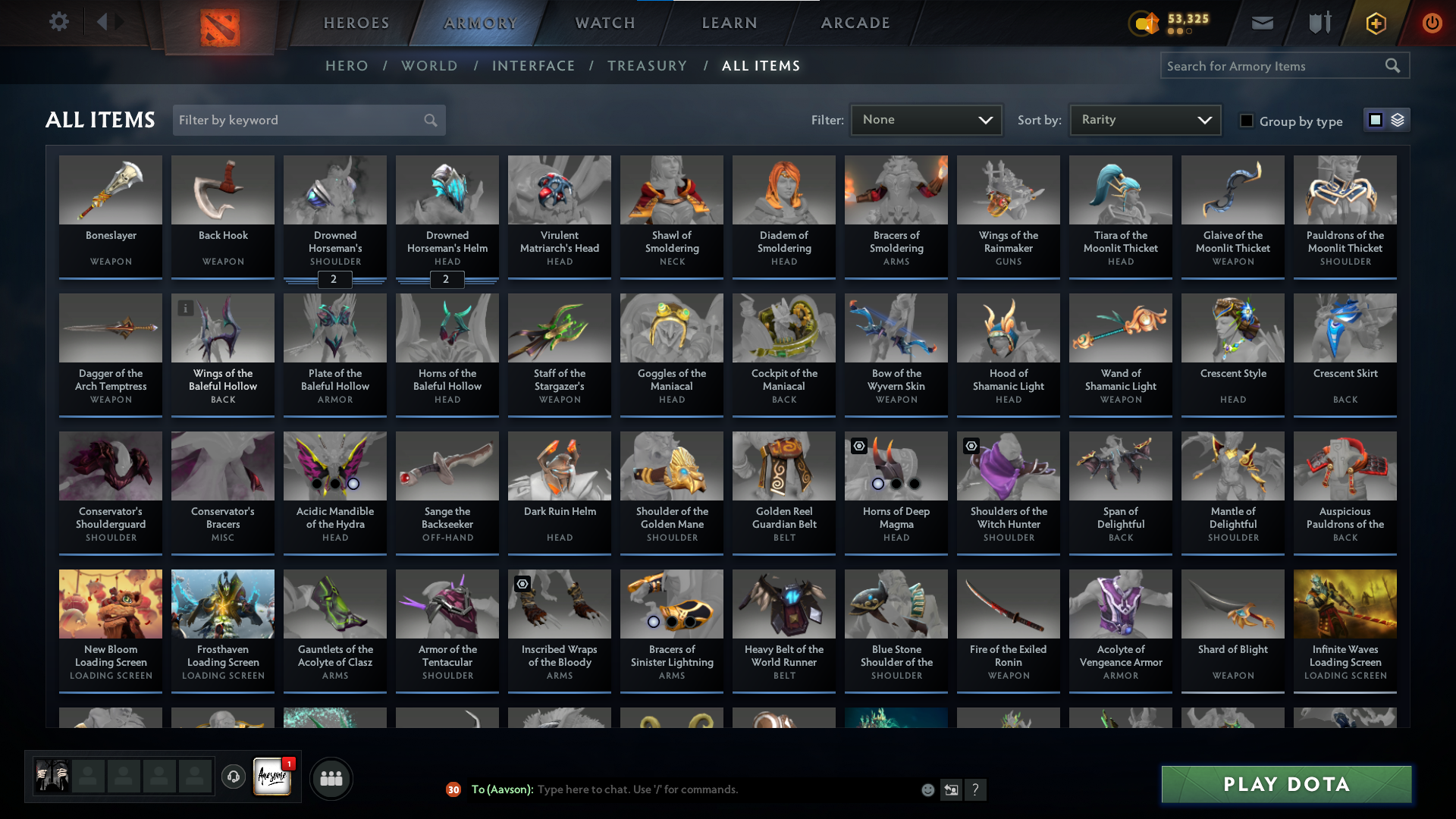The image size is (1456, 819).
Task: Start voice chat with the headset icon
Action: pos(234,777)
